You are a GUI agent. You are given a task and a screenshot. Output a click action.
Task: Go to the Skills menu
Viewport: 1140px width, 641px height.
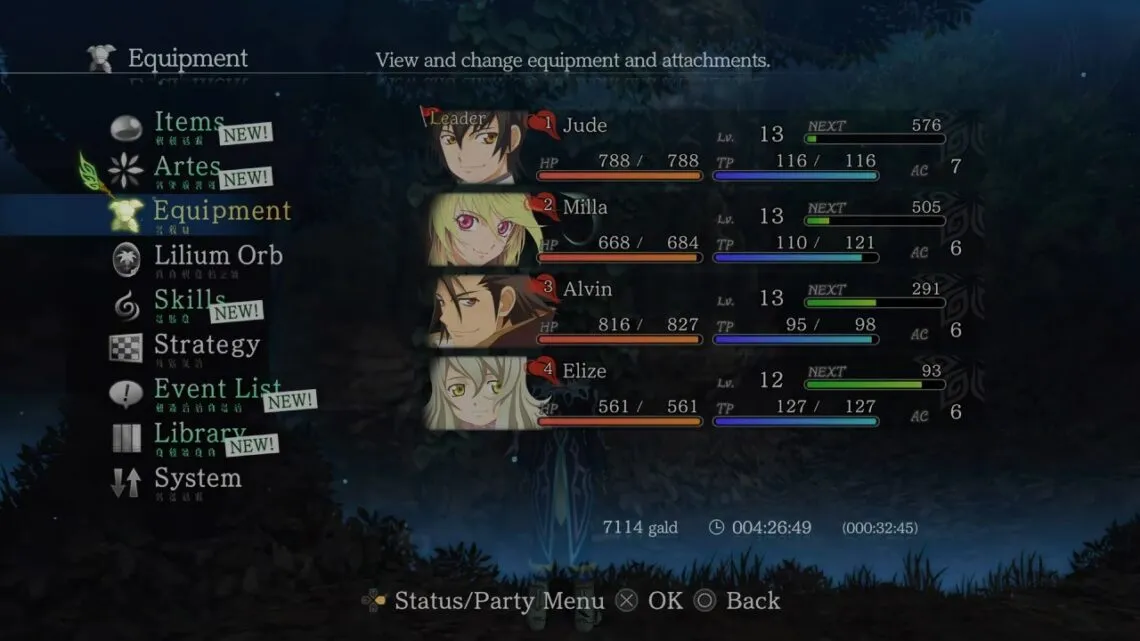[x=189, y=300]
